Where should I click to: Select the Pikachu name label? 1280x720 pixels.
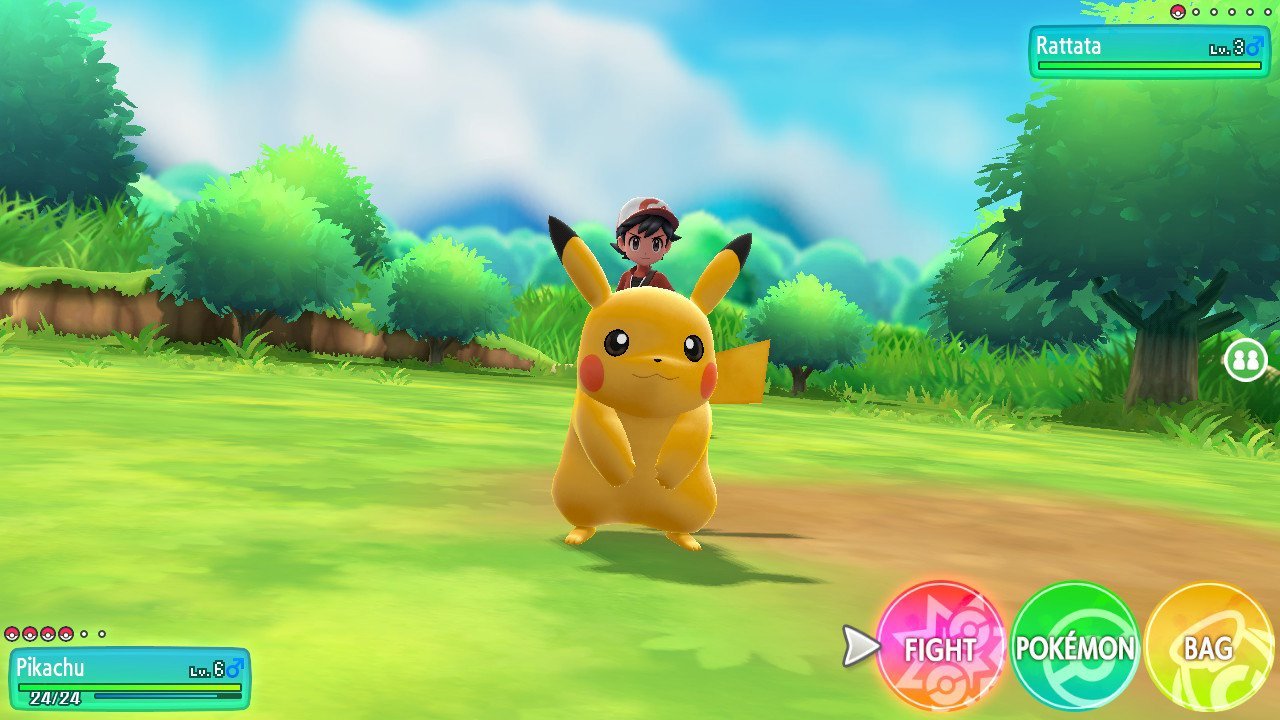[x=52, y=665]
